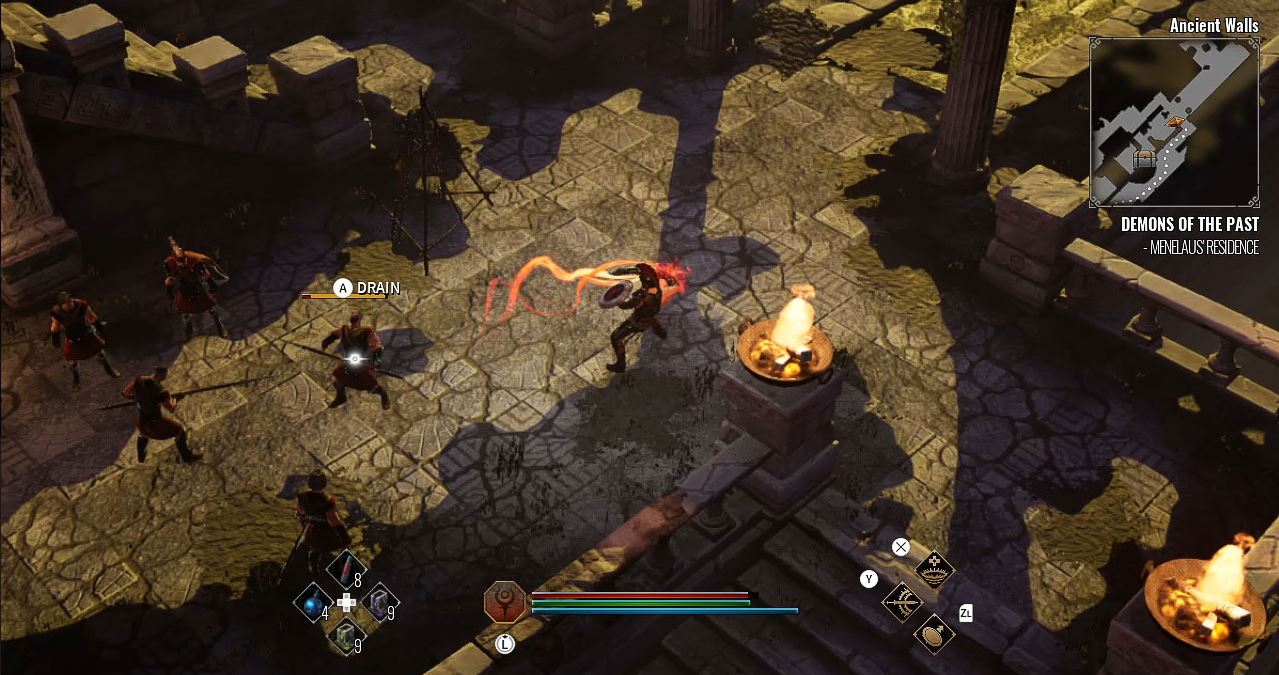The image size is (1279, 675).
Task: Click the octagonal red character emblem
Action: pos(505,603)
